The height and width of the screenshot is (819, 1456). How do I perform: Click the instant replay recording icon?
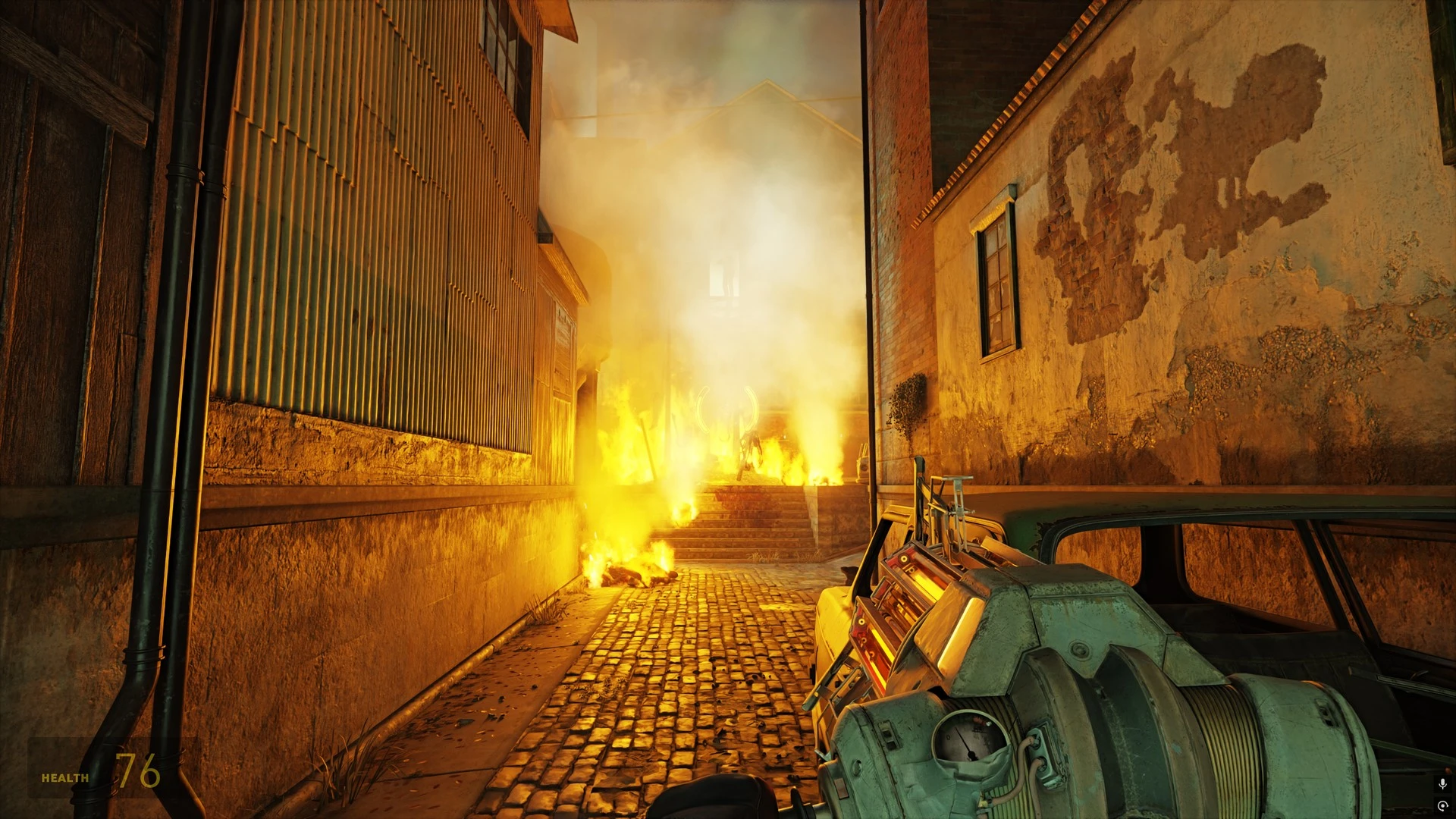click(x=1442, y=805)
